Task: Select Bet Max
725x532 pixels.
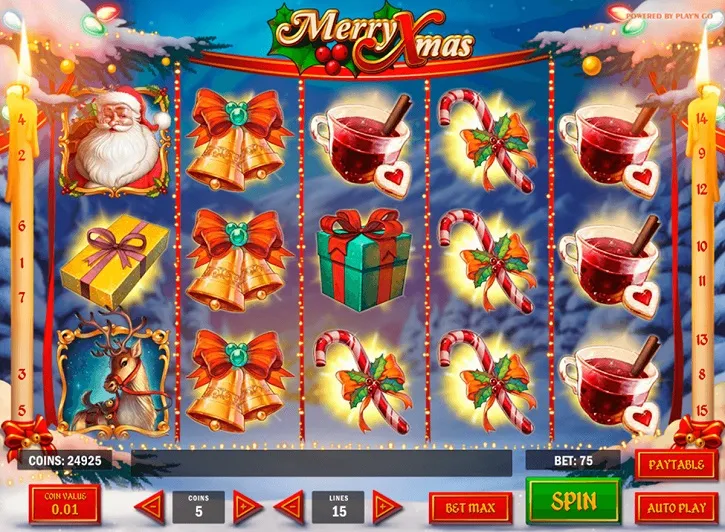Action: point(469,507)
